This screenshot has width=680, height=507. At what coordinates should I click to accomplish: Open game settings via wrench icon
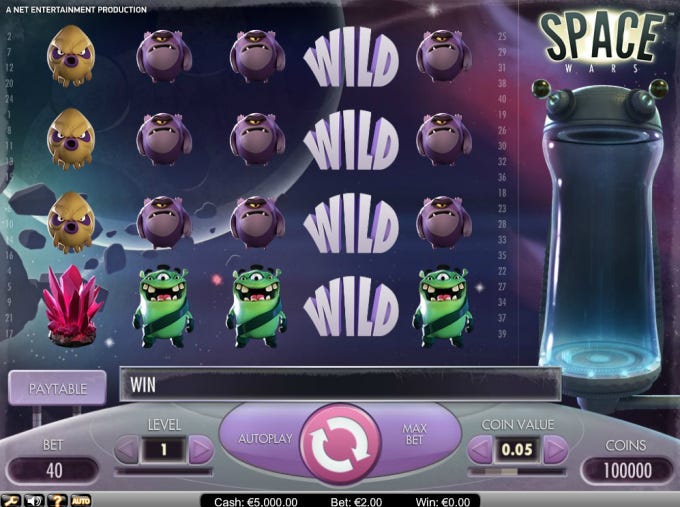[x=13, y=499]
